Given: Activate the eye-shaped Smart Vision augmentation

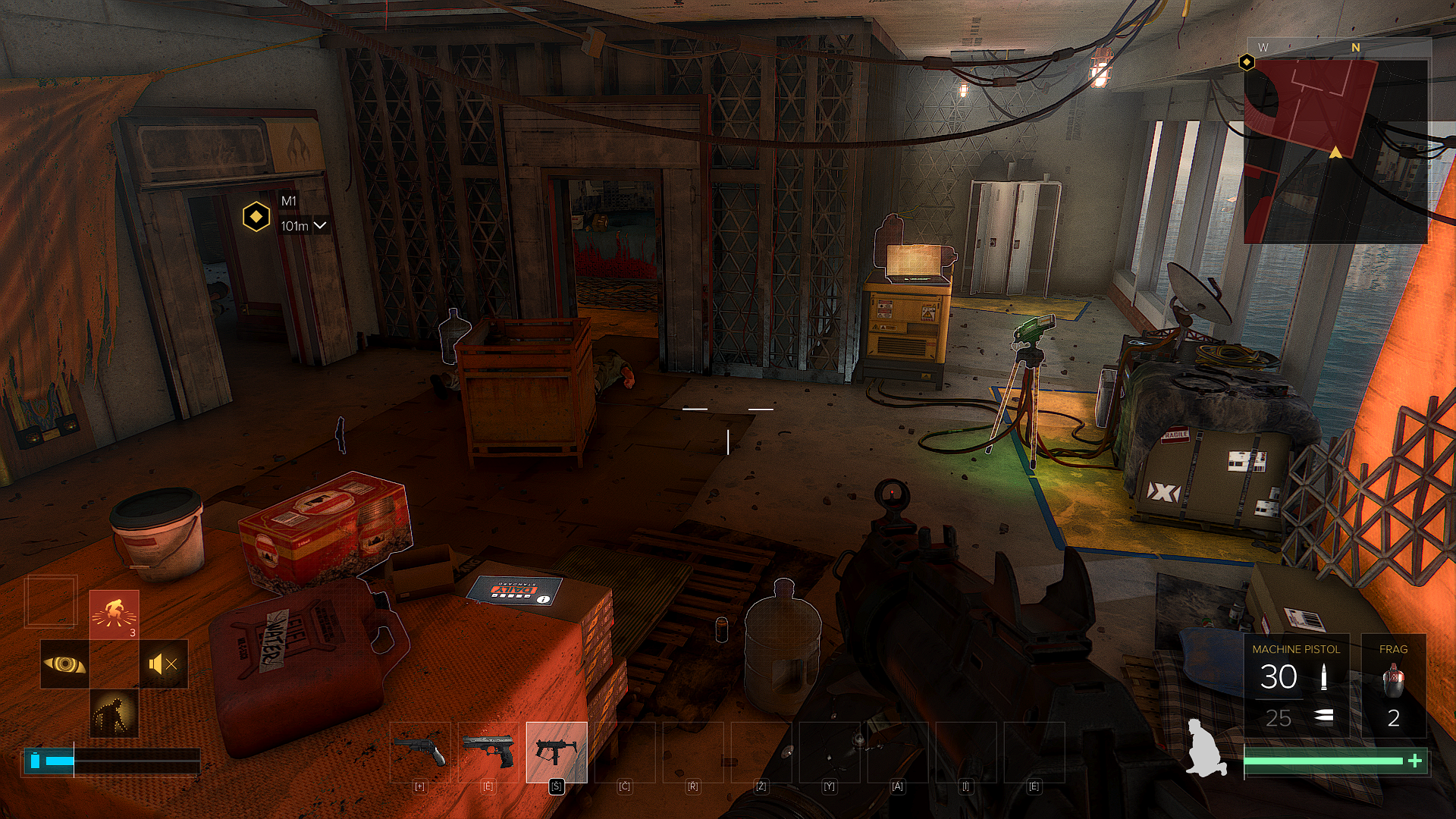Looking at the screenshot, I should point(64,664).
